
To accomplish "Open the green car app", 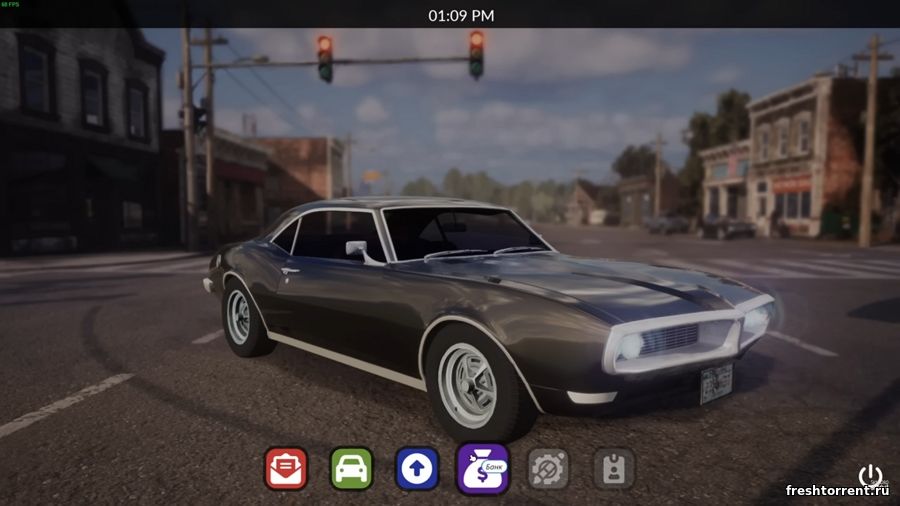I will (351, 468).
